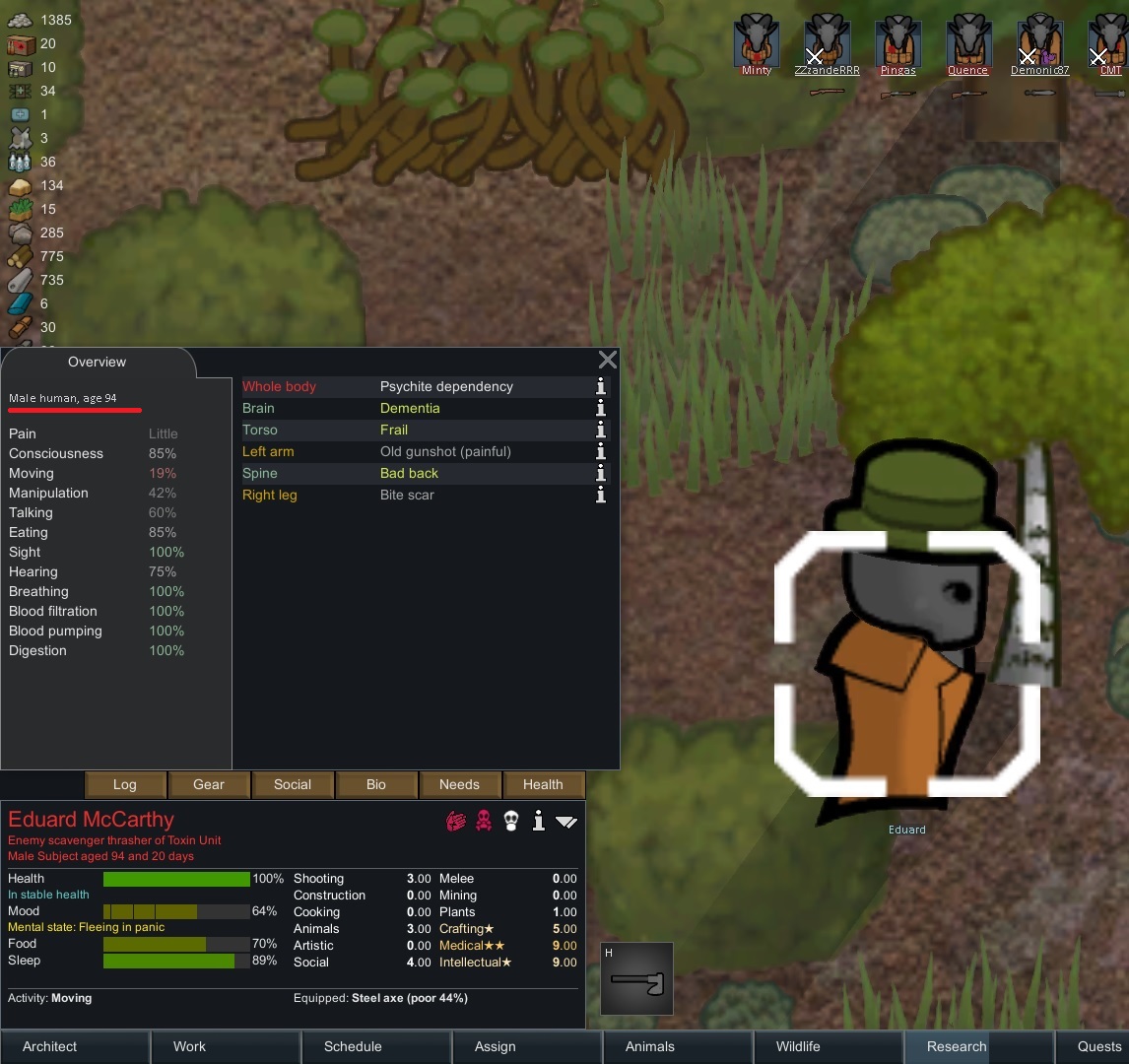Close the health overview panel

tap(608, 361)
